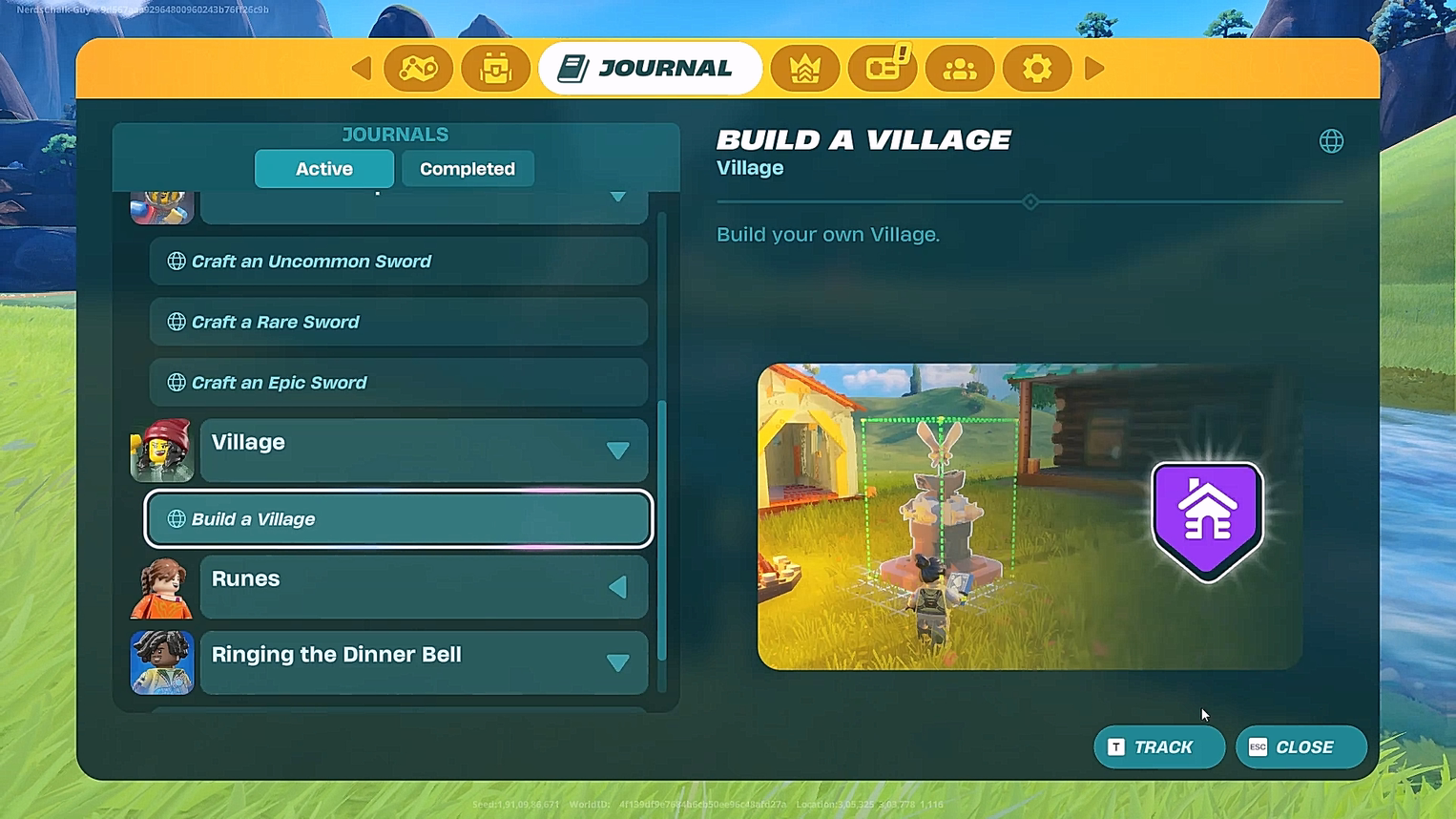Click the quest progress marker diamond
Viewport: 1456px width, 819px height.
coord(1030,201)
